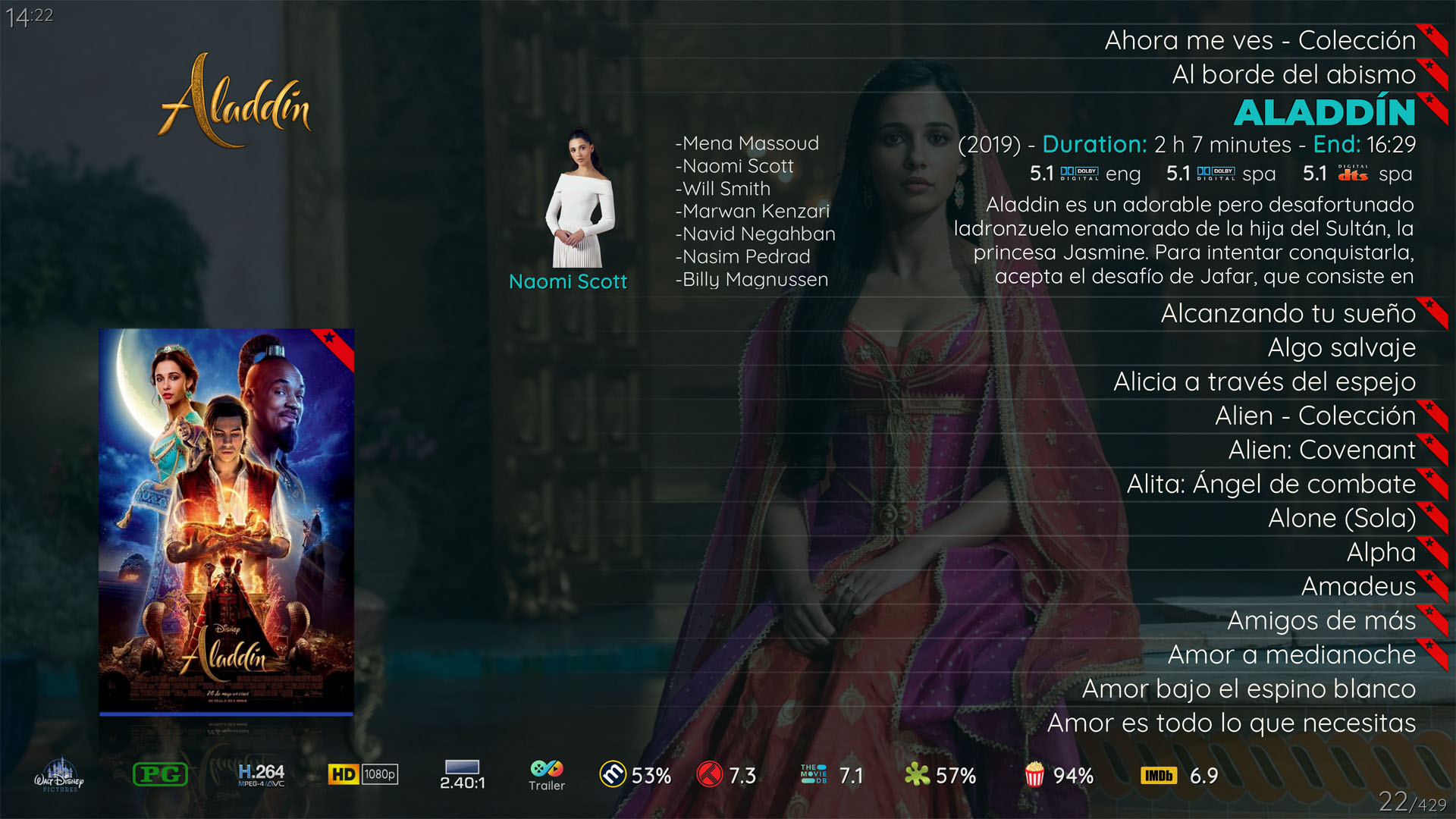Open the 'Alien - Colección' entry

click(x=1315, y=416)
